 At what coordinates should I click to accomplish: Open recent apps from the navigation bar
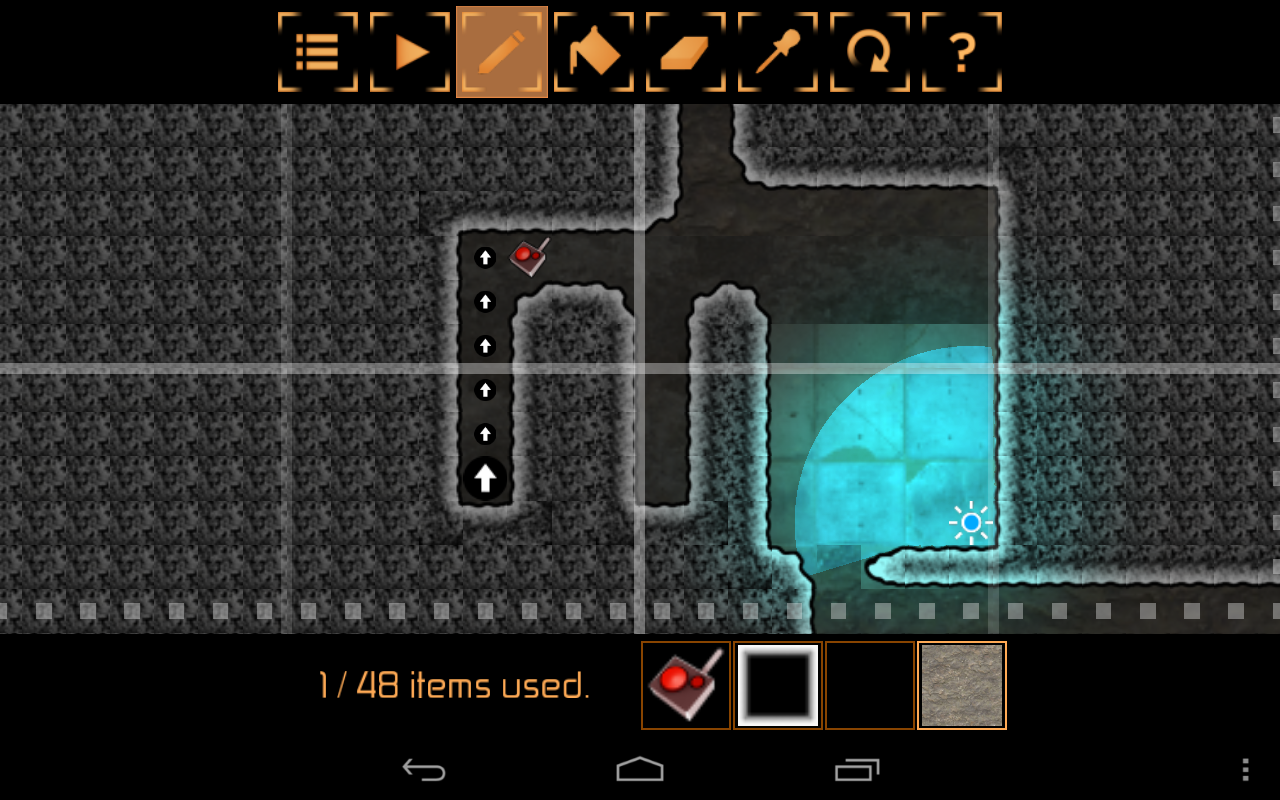click(855, 769)
